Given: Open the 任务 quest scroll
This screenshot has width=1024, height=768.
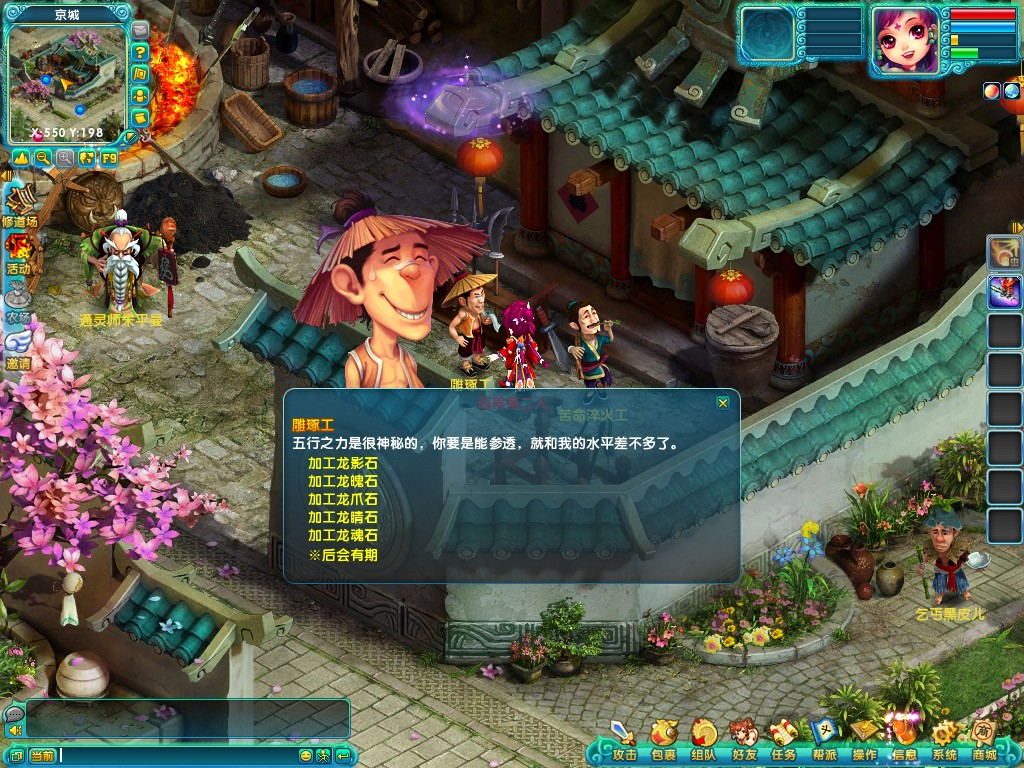Looking at the screenshot, I should 784,740.
